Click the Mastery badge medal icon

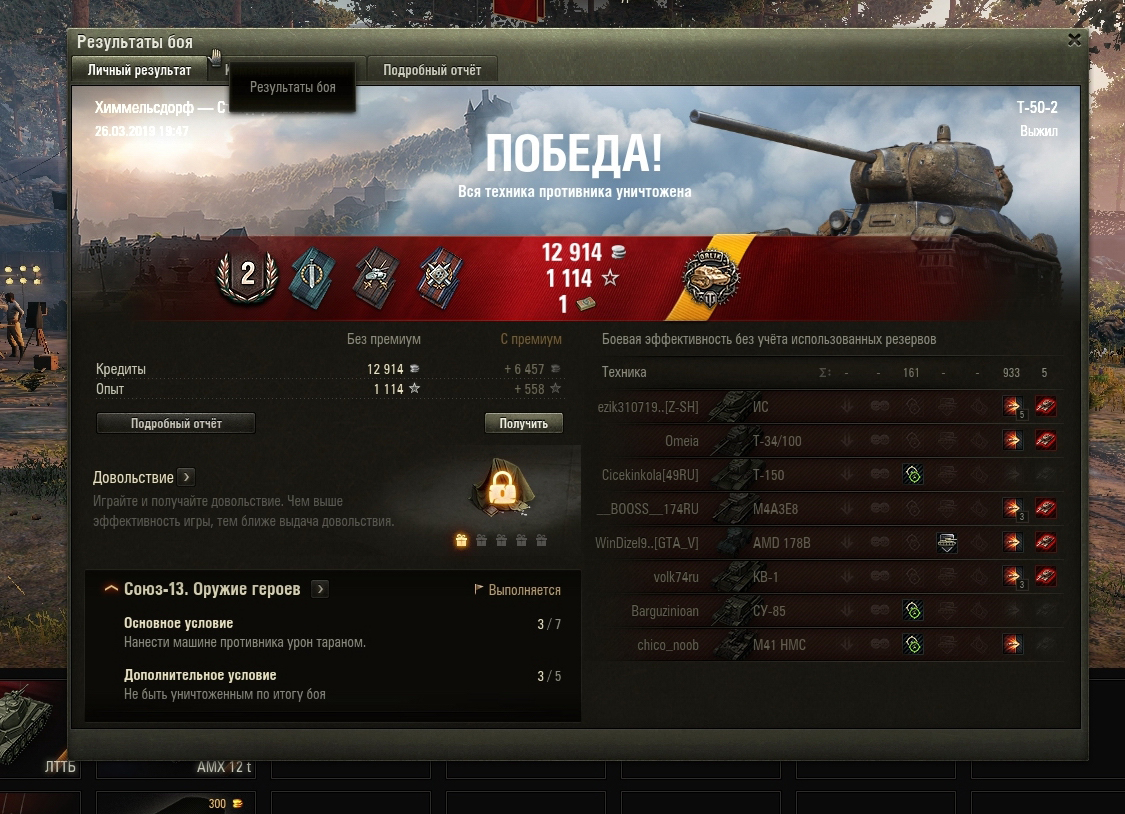tap(710, 276)
